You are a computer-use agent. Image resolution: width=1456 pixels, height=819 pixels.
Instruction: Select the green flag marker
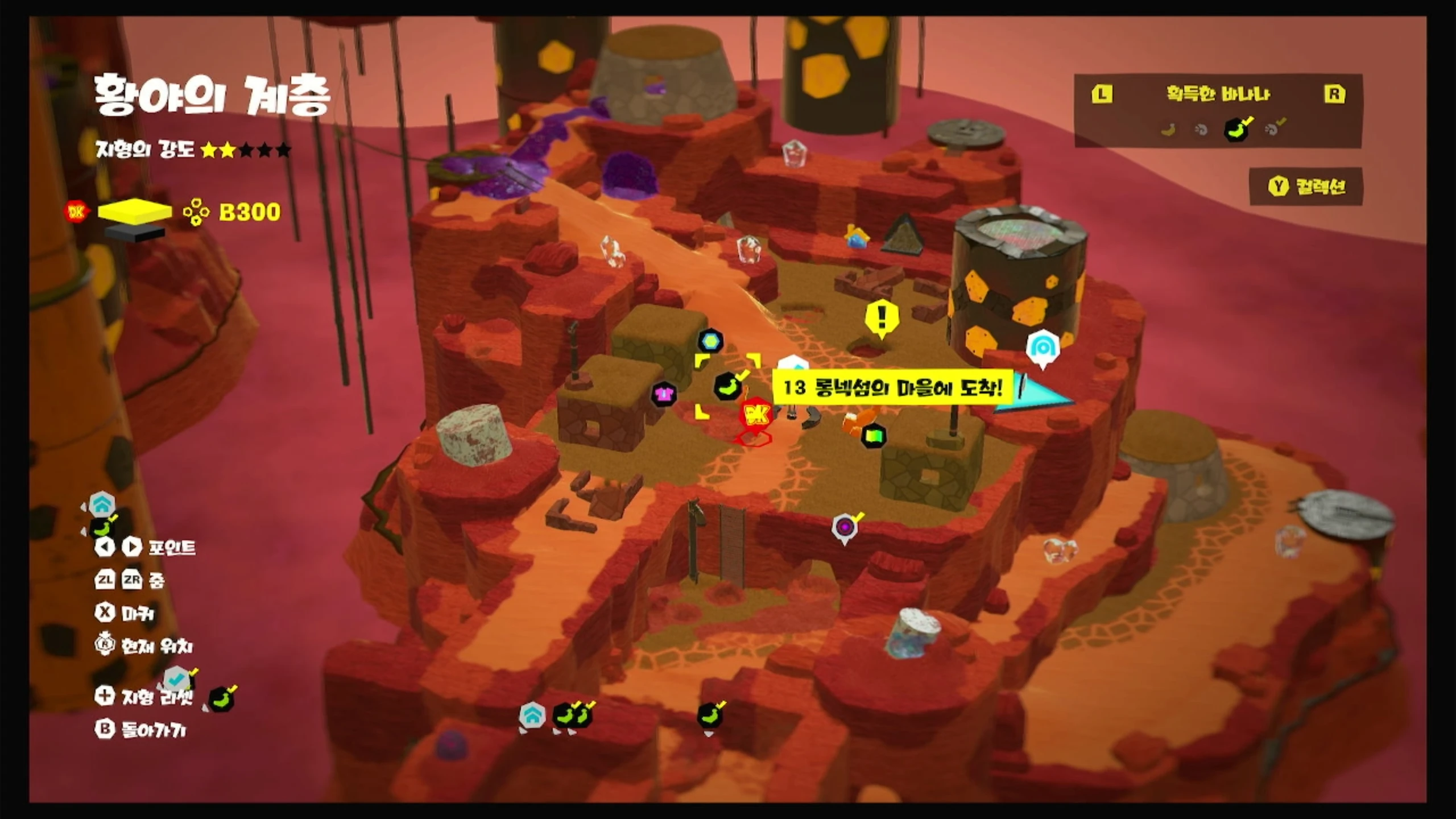click(874, 436)
